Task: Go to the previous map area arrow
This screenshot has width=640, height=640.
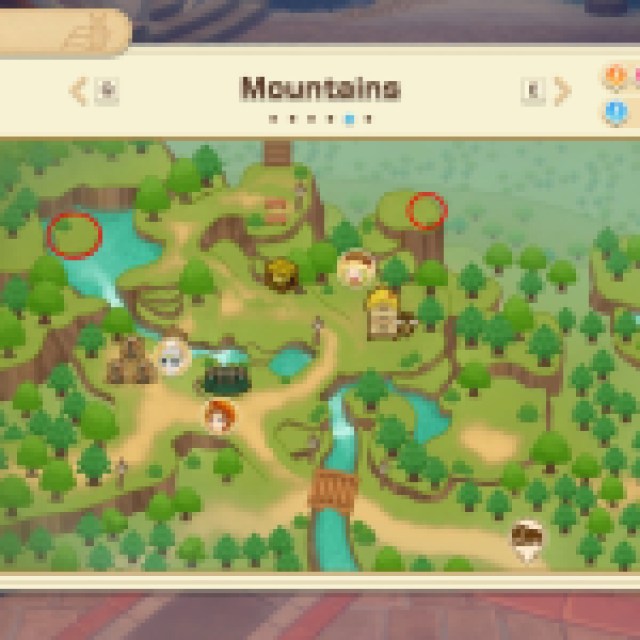Action: (78, 92)
